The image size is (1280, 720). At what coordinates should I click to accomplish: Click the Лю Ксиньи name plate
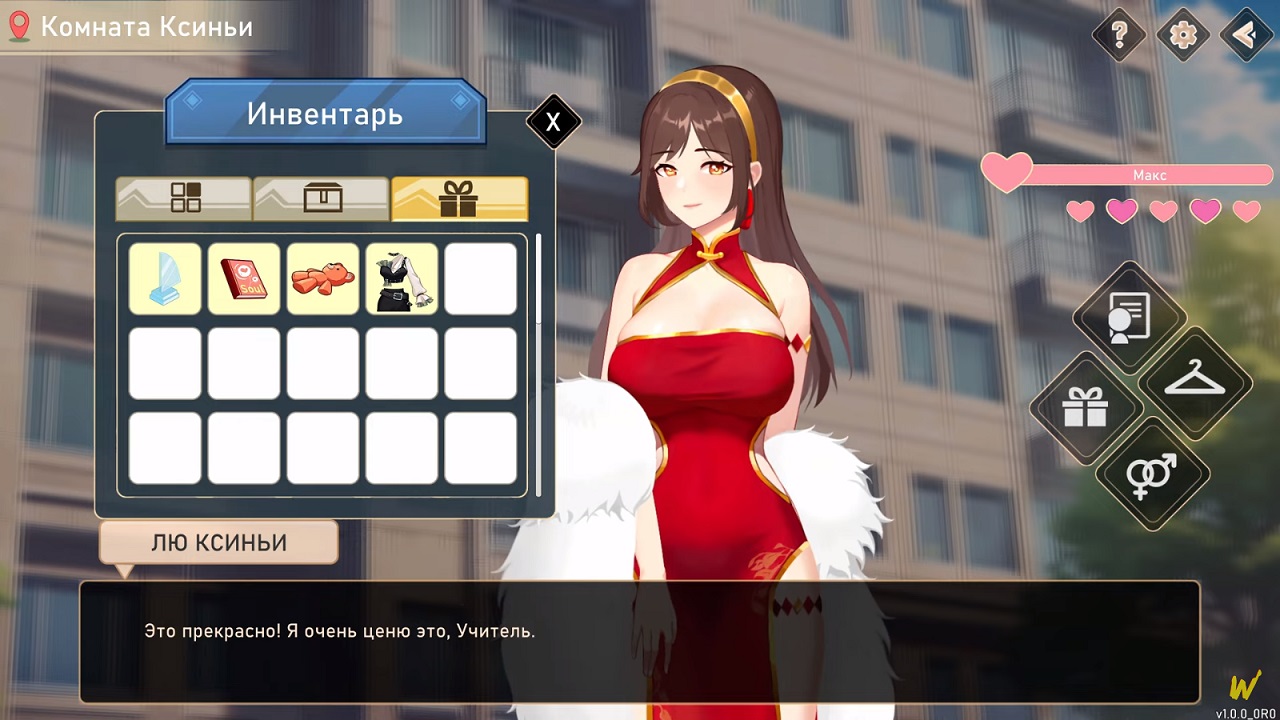218,542
